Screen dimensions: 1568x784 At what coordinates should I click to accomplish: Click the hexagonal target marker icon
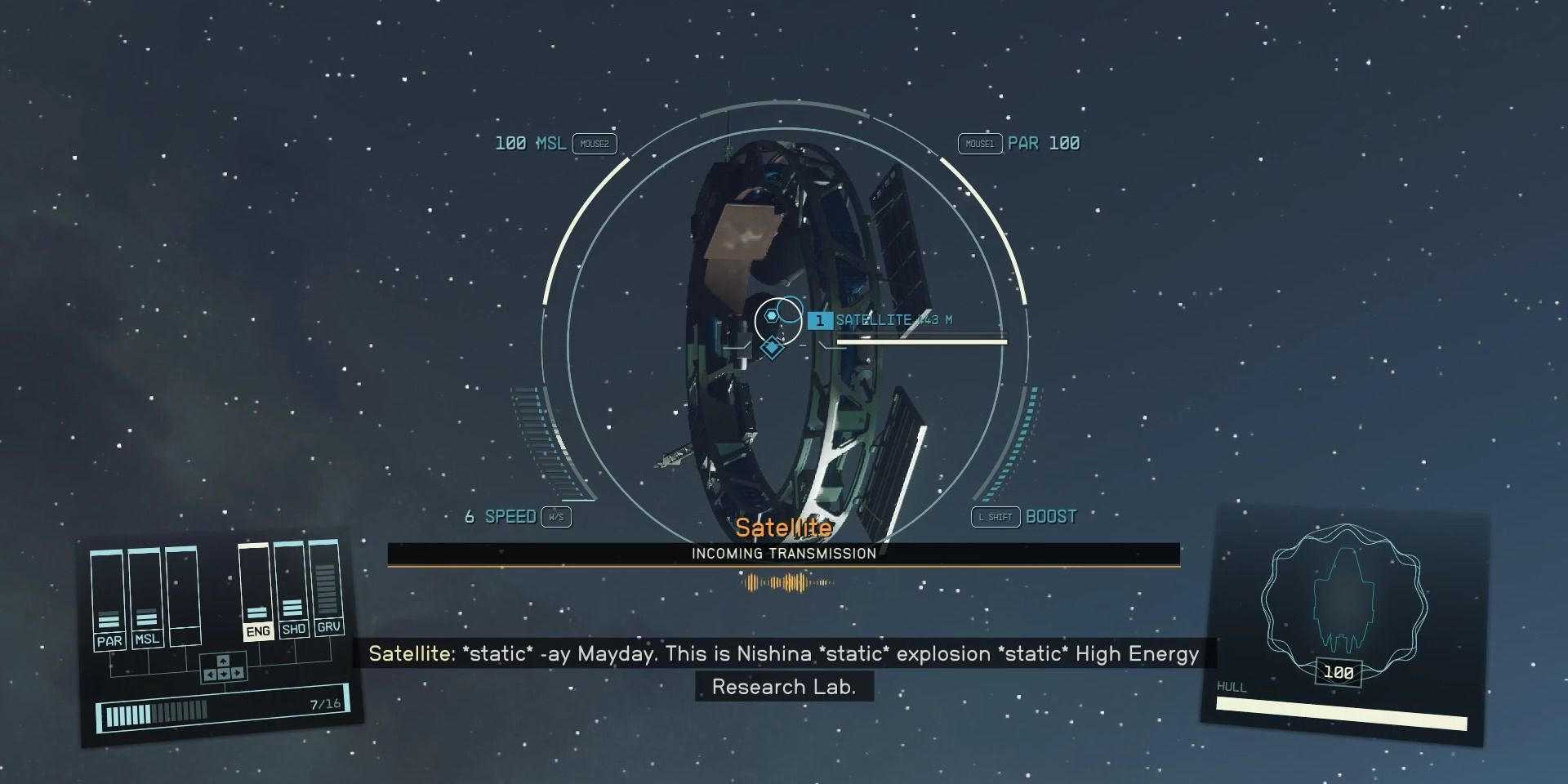771,317
